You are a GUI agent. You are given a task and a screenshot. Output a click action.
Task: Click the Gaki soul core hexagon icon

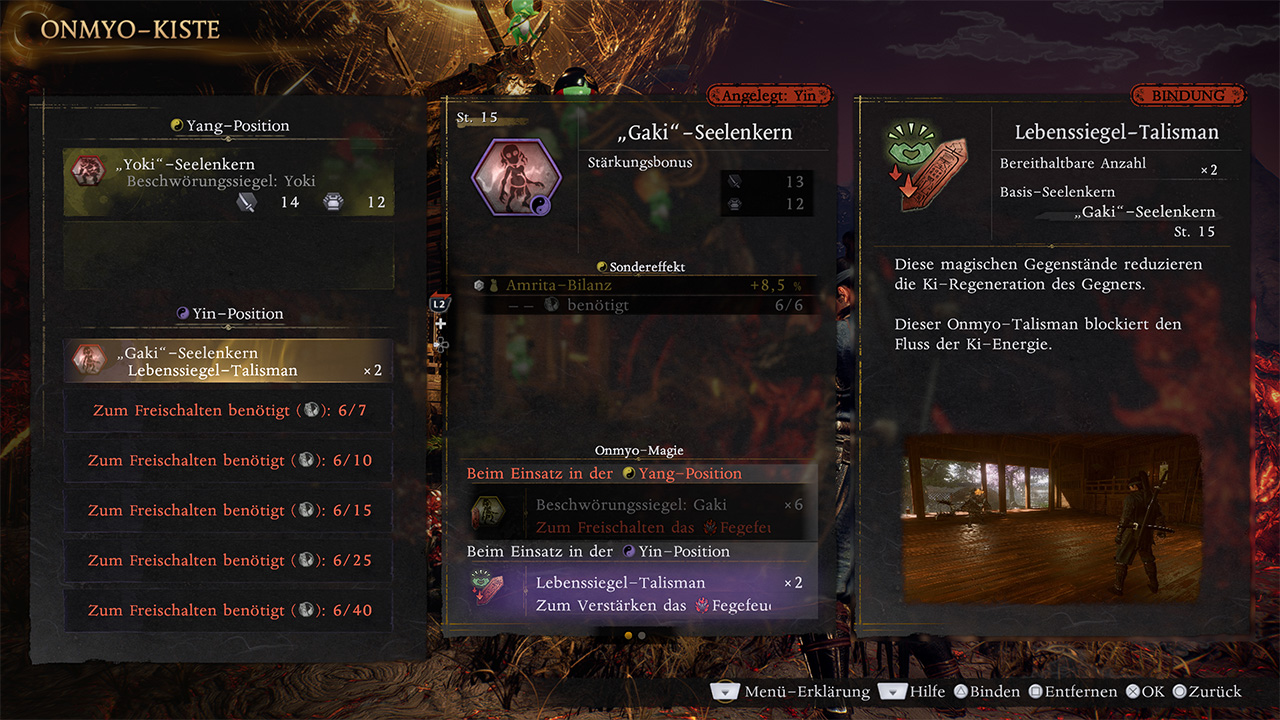click(x=516, y=178)
